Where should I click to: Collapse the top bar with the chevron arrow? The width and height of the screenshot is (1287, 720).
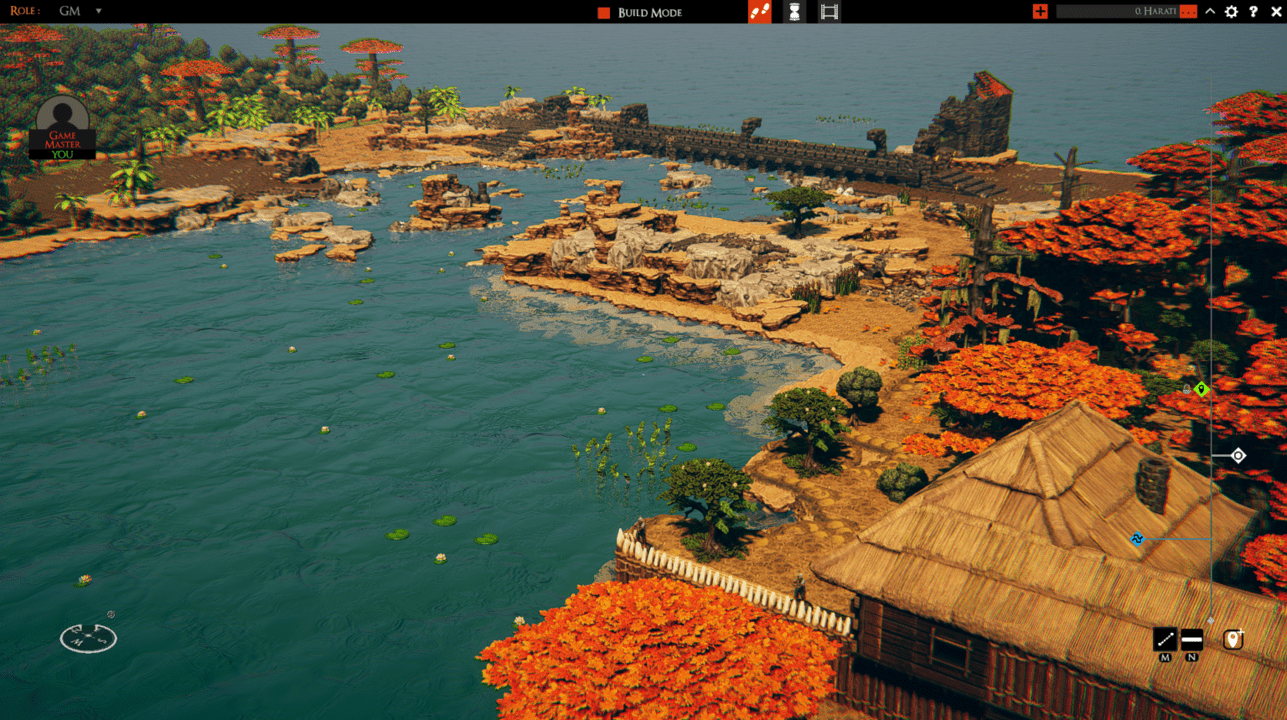(1208, 11)
